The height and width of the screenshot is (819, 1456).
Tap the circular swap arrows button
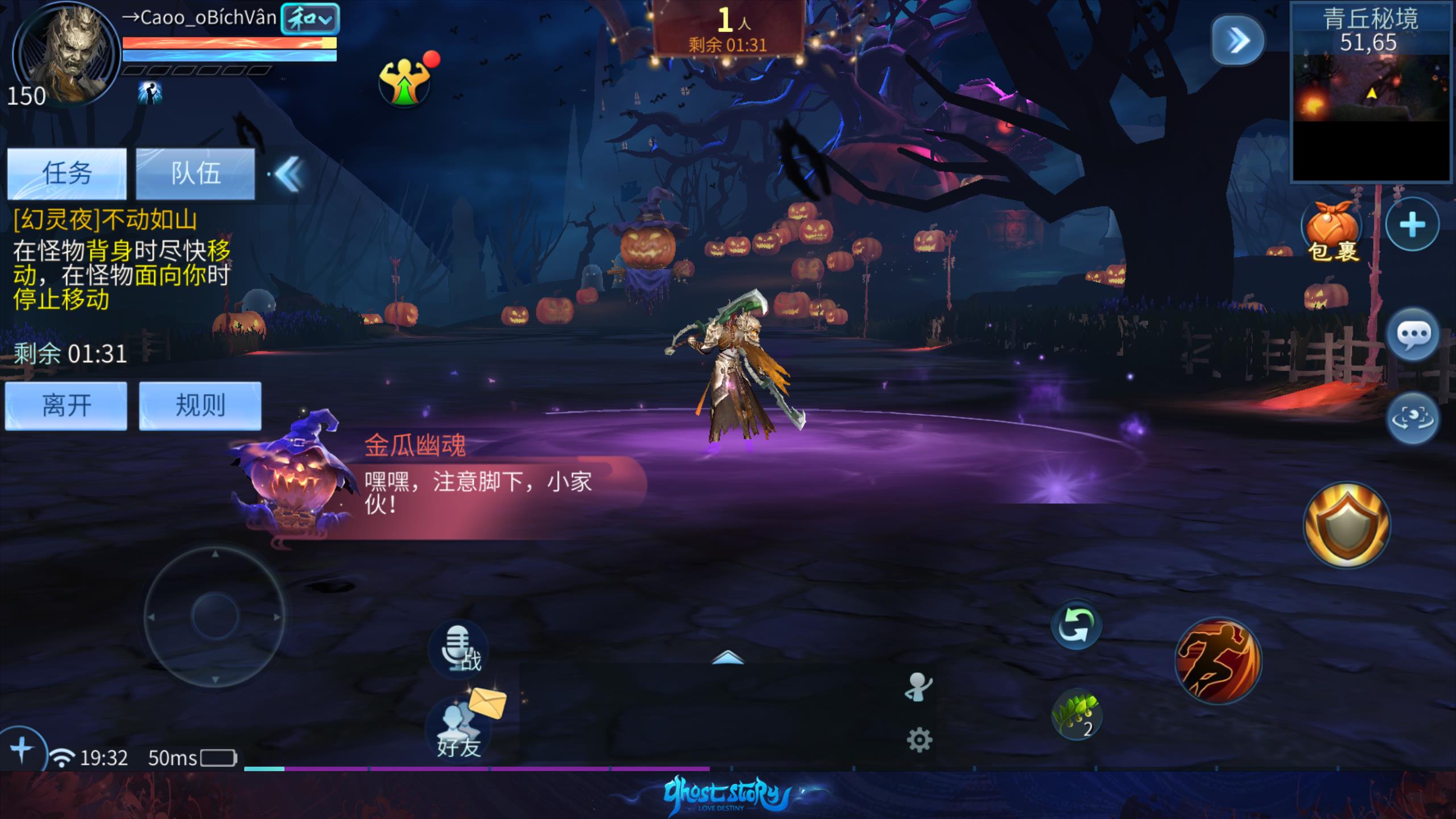1076,626
